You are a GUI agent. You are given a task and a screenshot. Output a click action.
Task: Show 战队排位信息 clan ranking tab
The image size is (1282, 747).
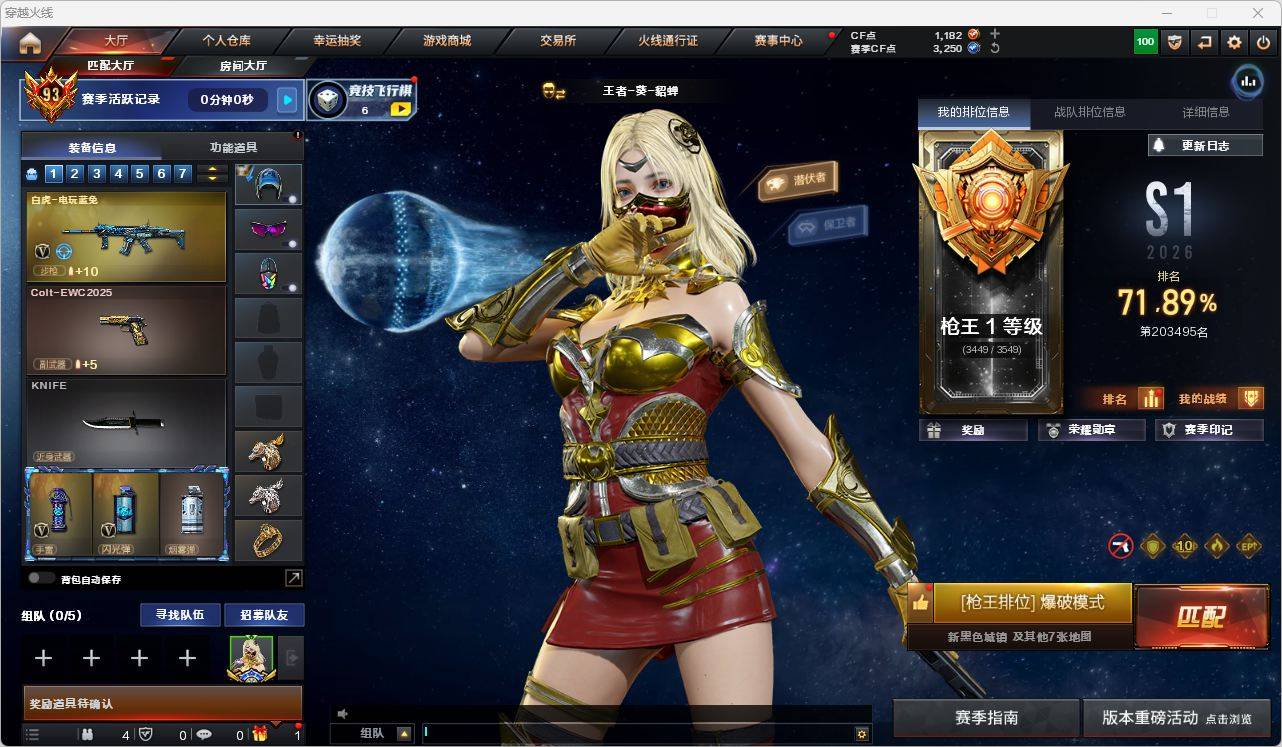point(1089,112)
